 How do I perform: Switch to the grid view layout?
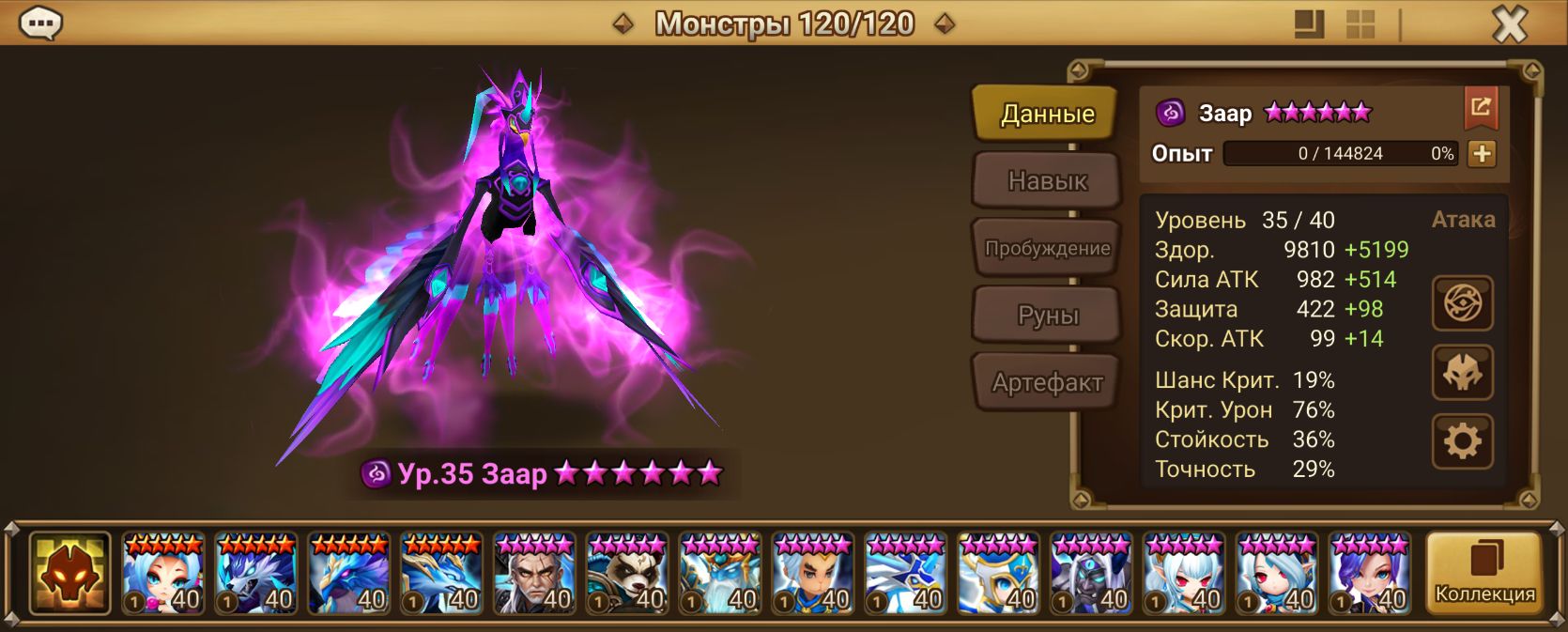(x=1360, y=24)
